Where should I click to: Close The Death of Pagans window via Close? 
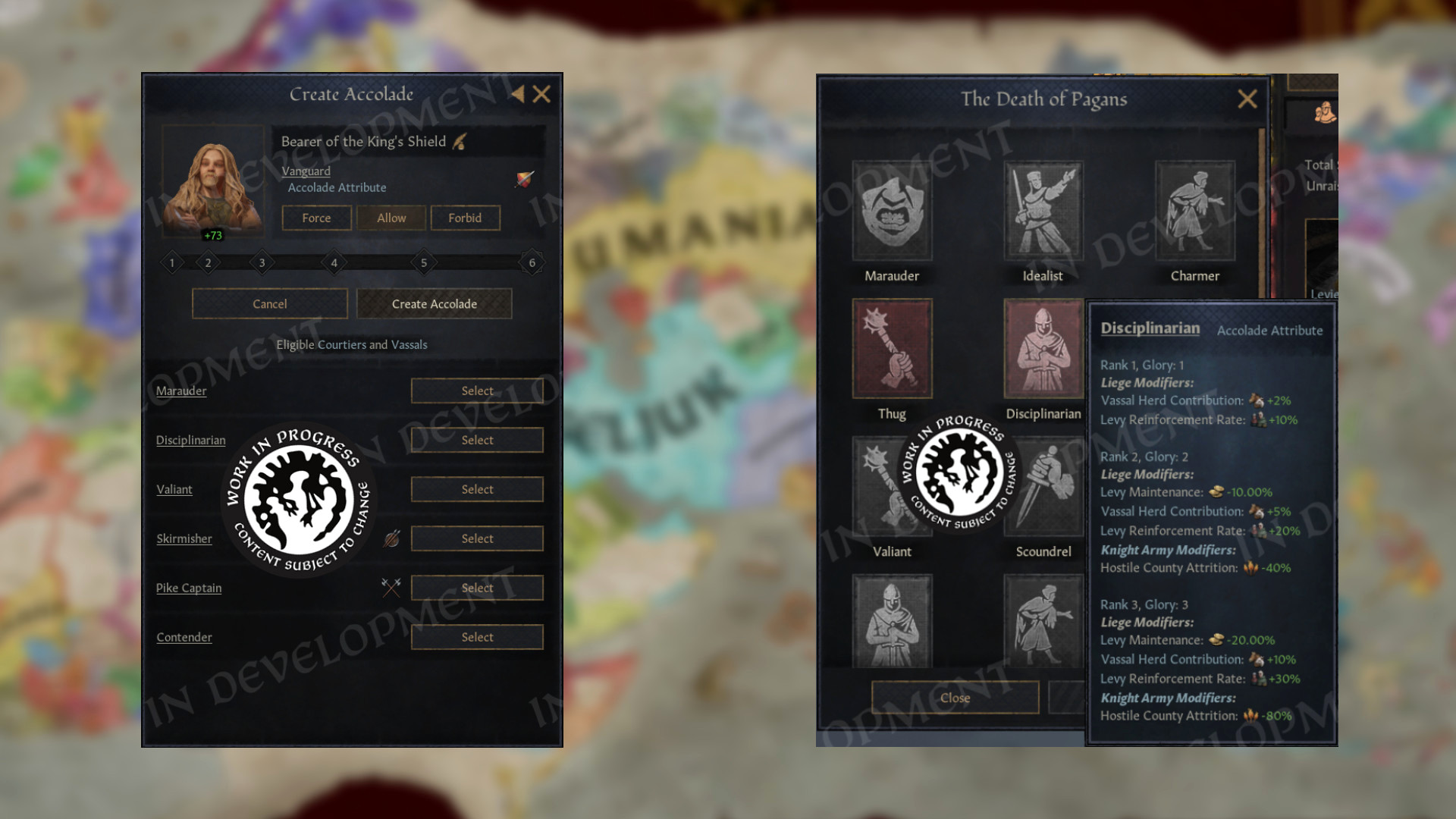coord(955,698)
